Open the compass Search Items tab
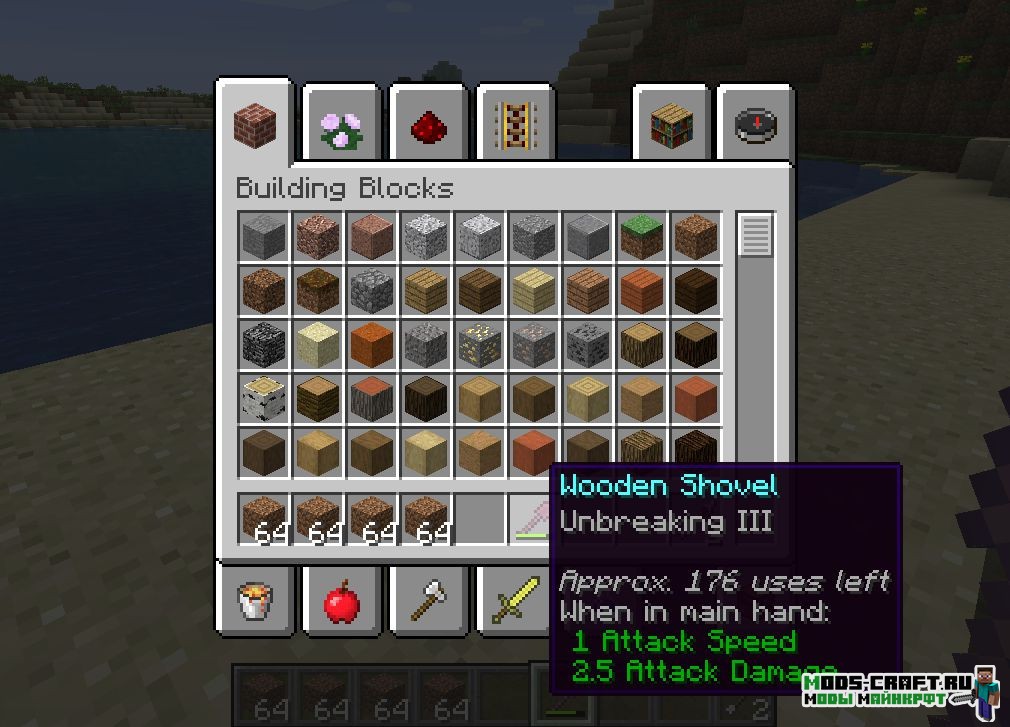Image resolution: width=1010 pixels, height=727 pixels. (757, 126)
